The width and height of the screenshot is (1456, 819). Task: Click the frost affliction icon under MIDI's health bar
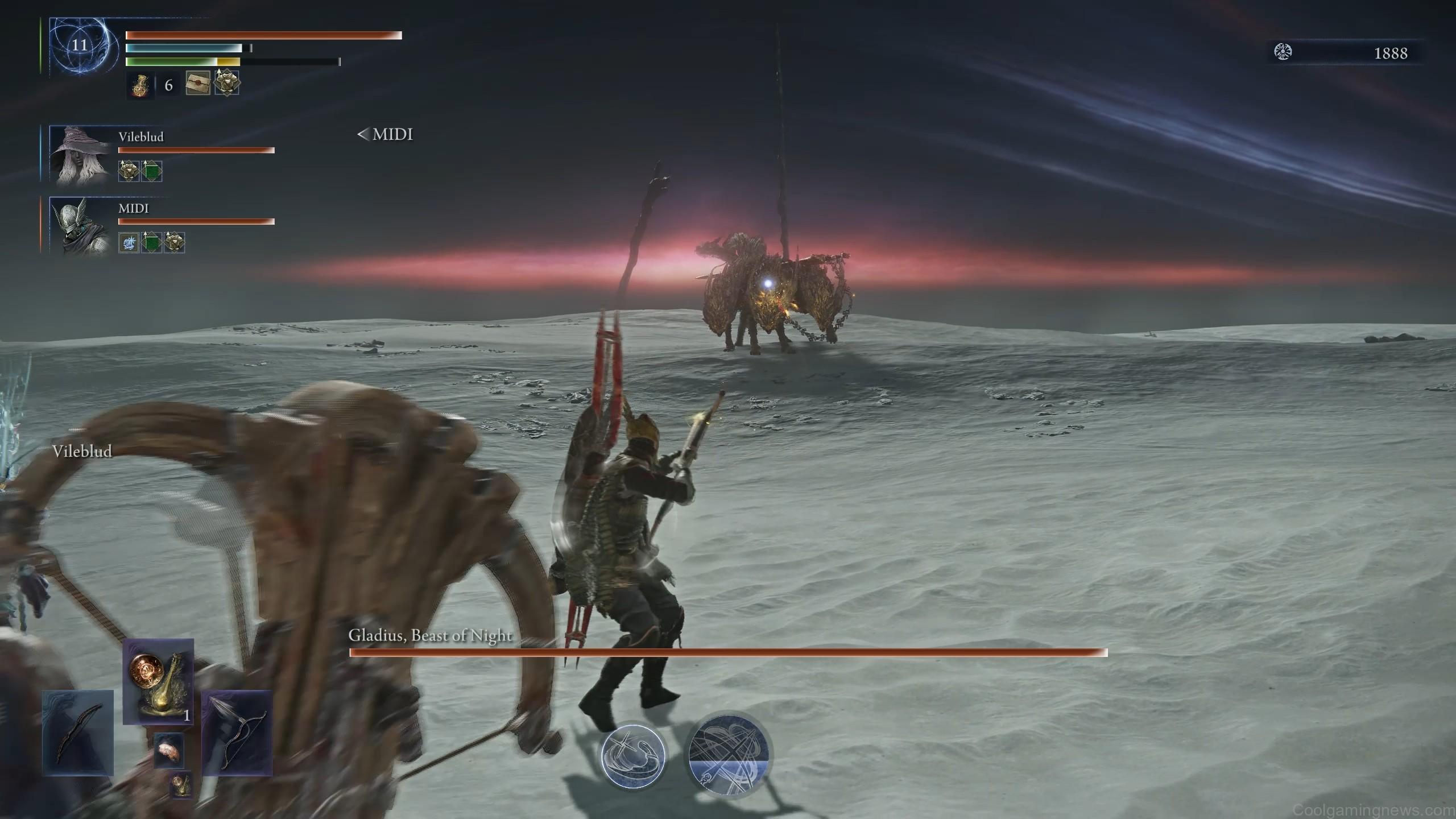pos(129,242)
